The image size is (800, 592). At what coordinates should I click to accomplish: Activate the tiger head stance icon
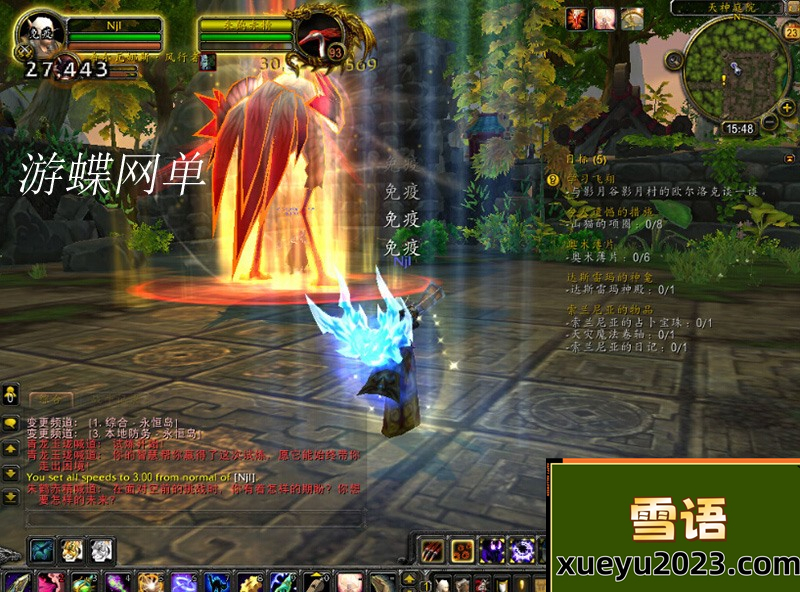coord(72,550)
